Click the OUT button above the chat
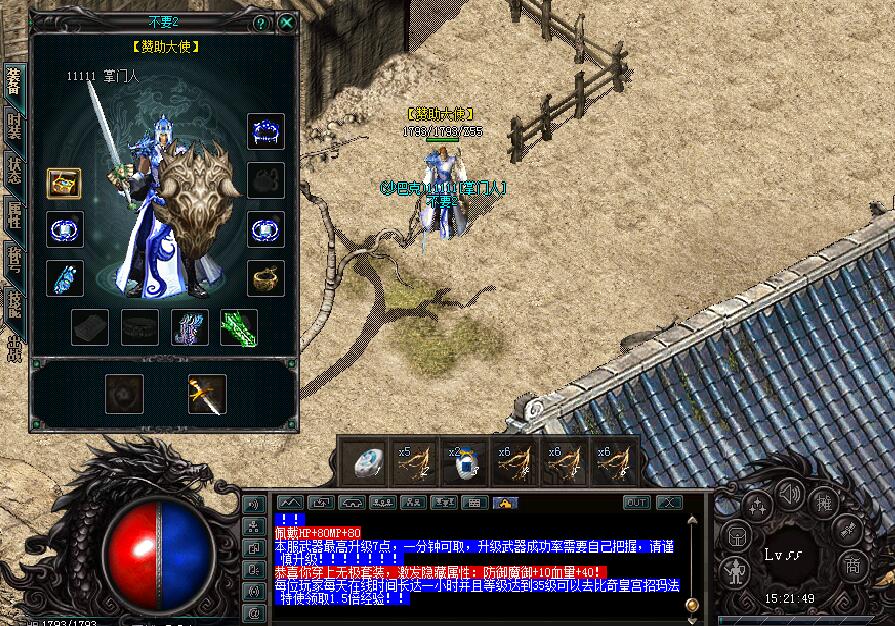Image resolution: width=895 pixels, height=626 pixels. point(636,502)
